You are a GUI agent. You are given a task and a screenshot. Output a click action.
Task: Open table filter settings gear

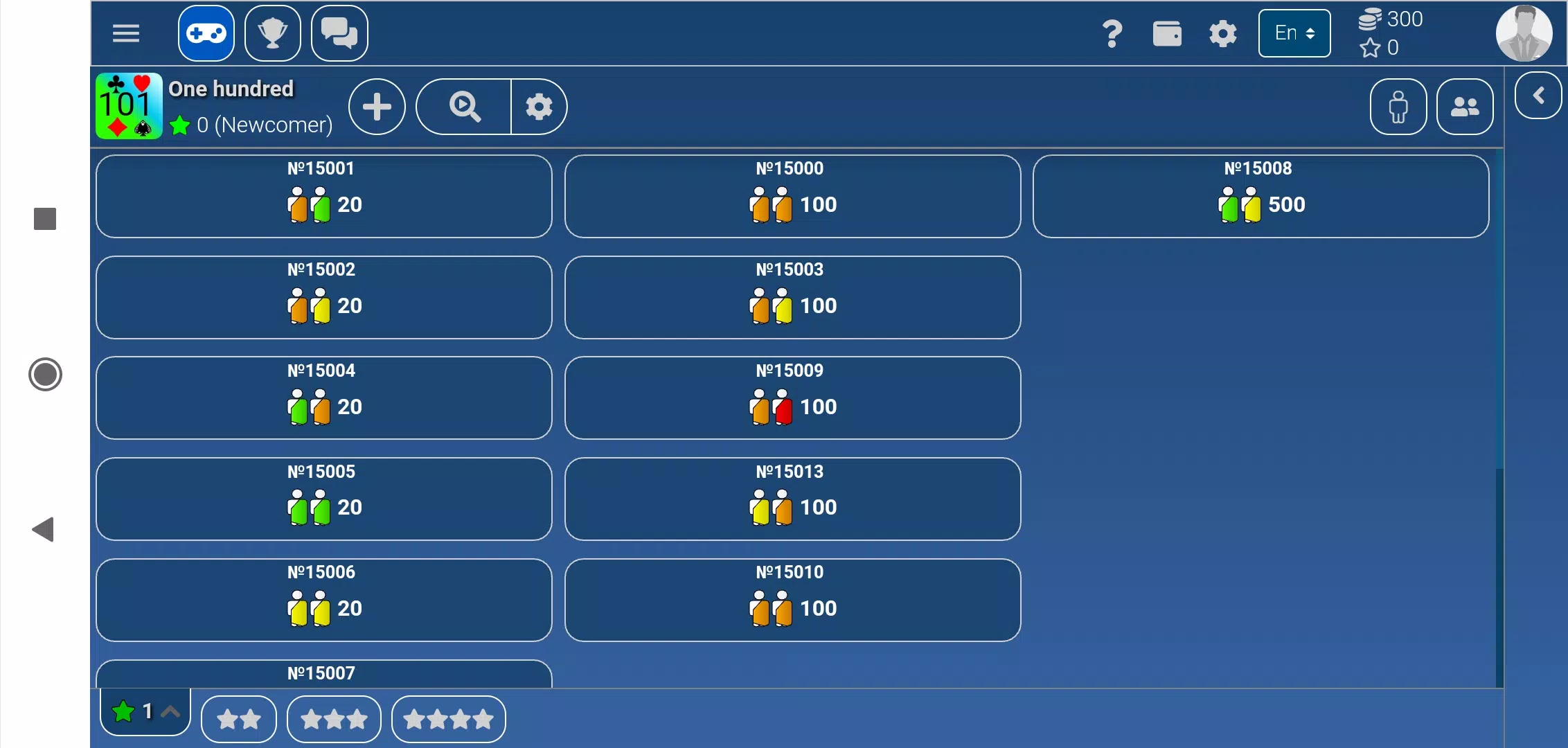539,107
